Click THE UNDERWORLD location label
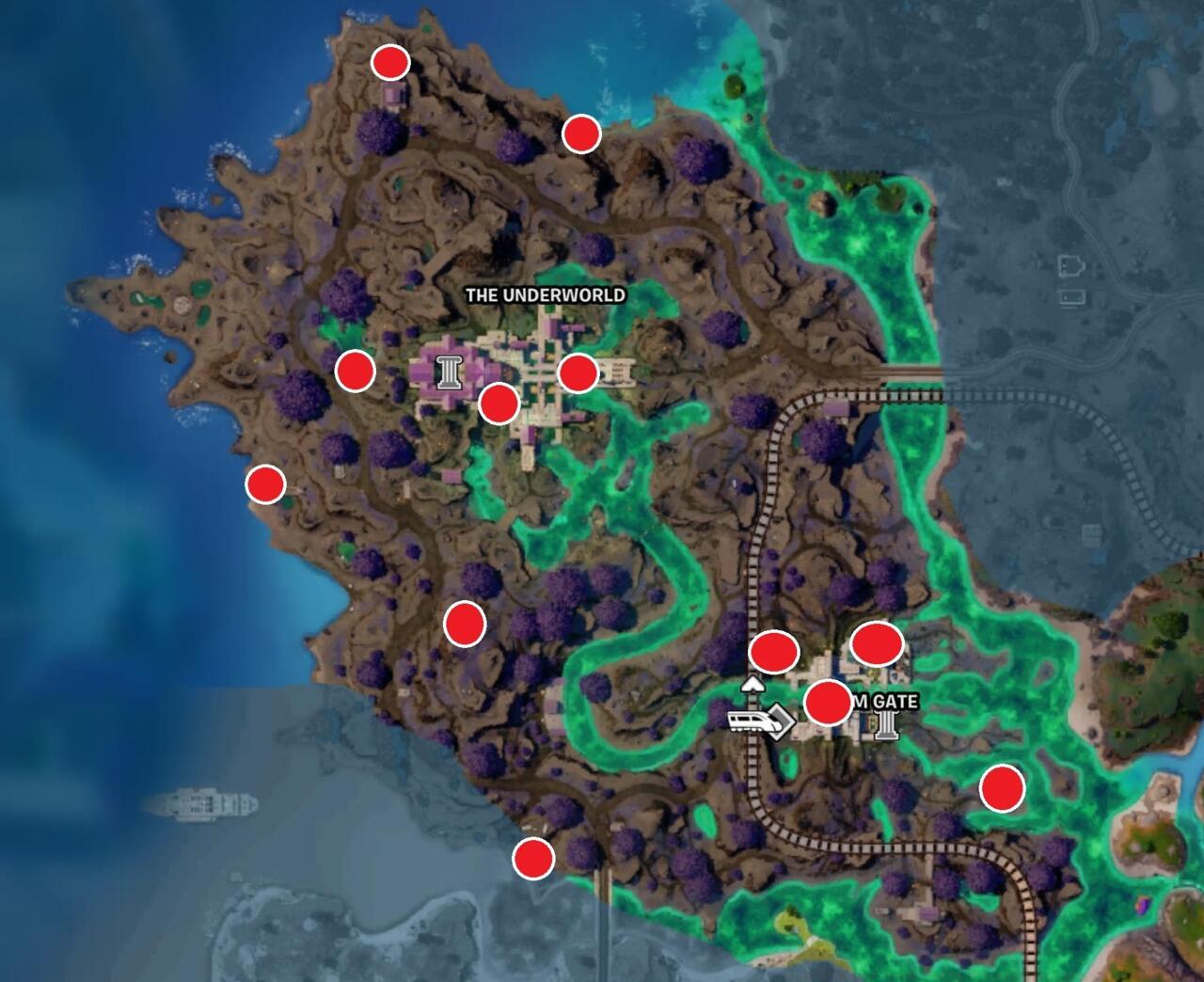 coord(546,294)
